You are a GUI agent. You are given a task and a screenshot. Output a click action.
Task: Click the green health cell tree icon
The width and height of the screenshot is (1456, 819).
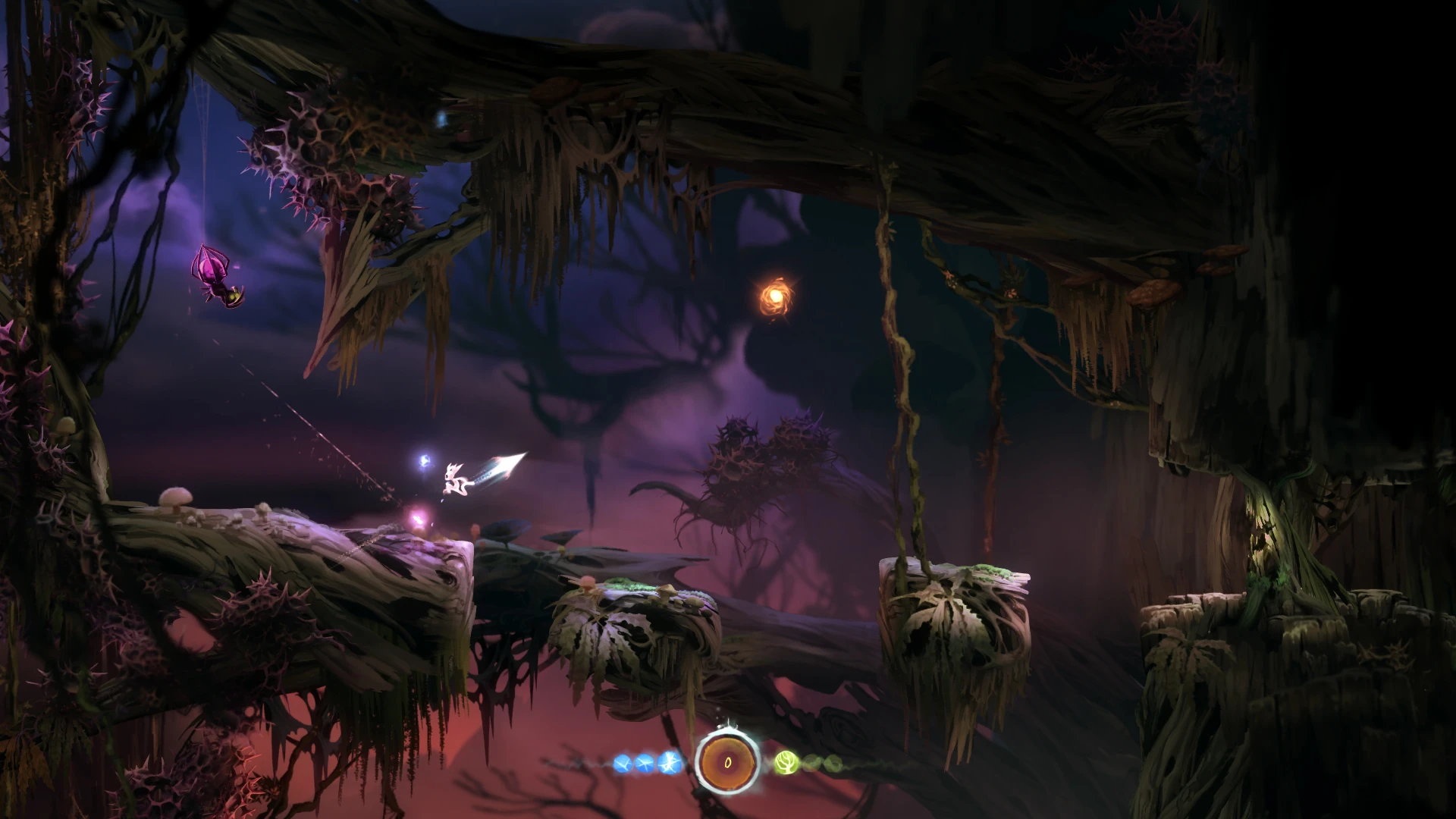coord(786,761)
